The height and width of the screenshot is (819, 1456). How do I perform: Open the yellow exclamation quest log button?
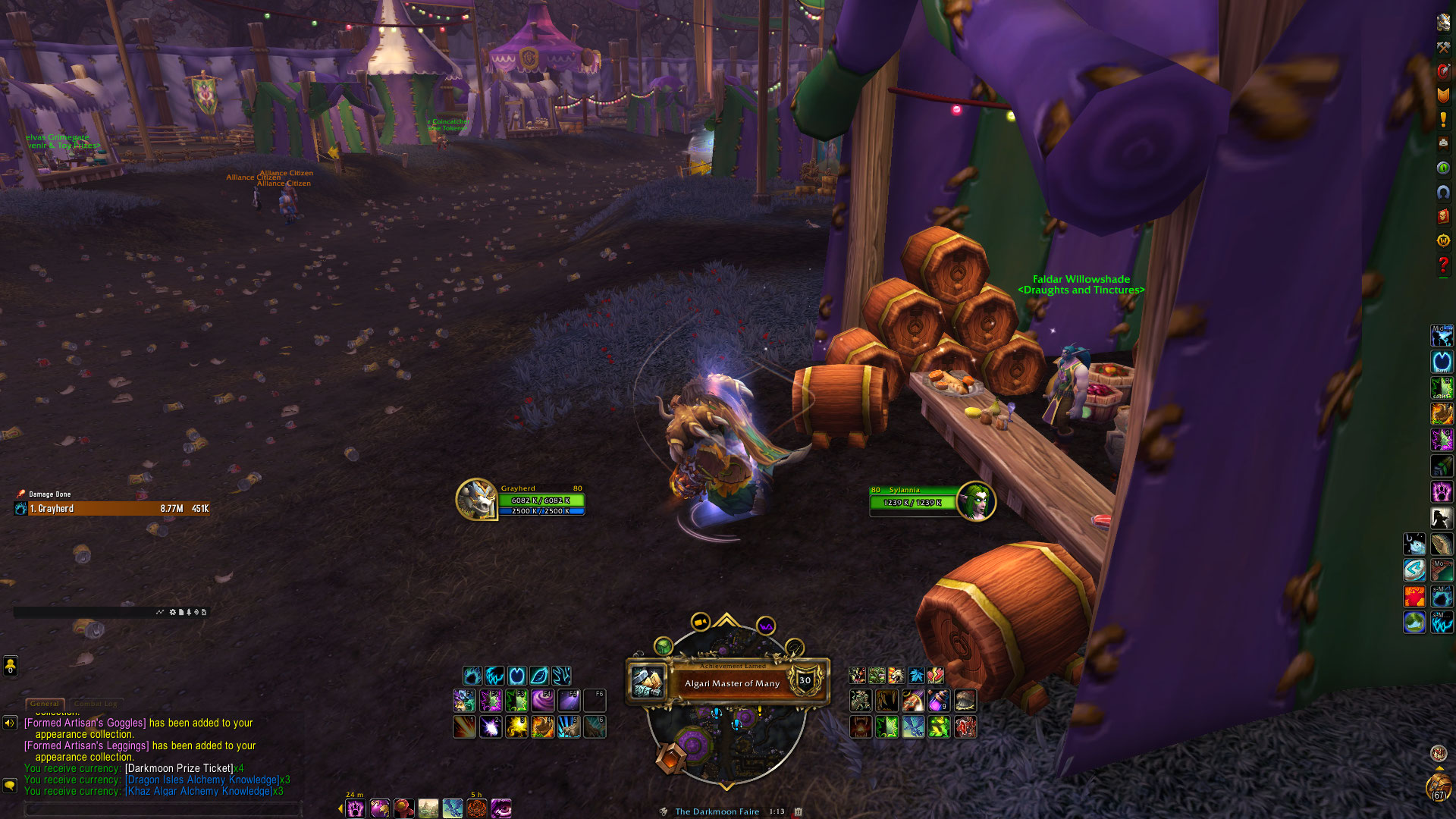[x=1443, y=120]
